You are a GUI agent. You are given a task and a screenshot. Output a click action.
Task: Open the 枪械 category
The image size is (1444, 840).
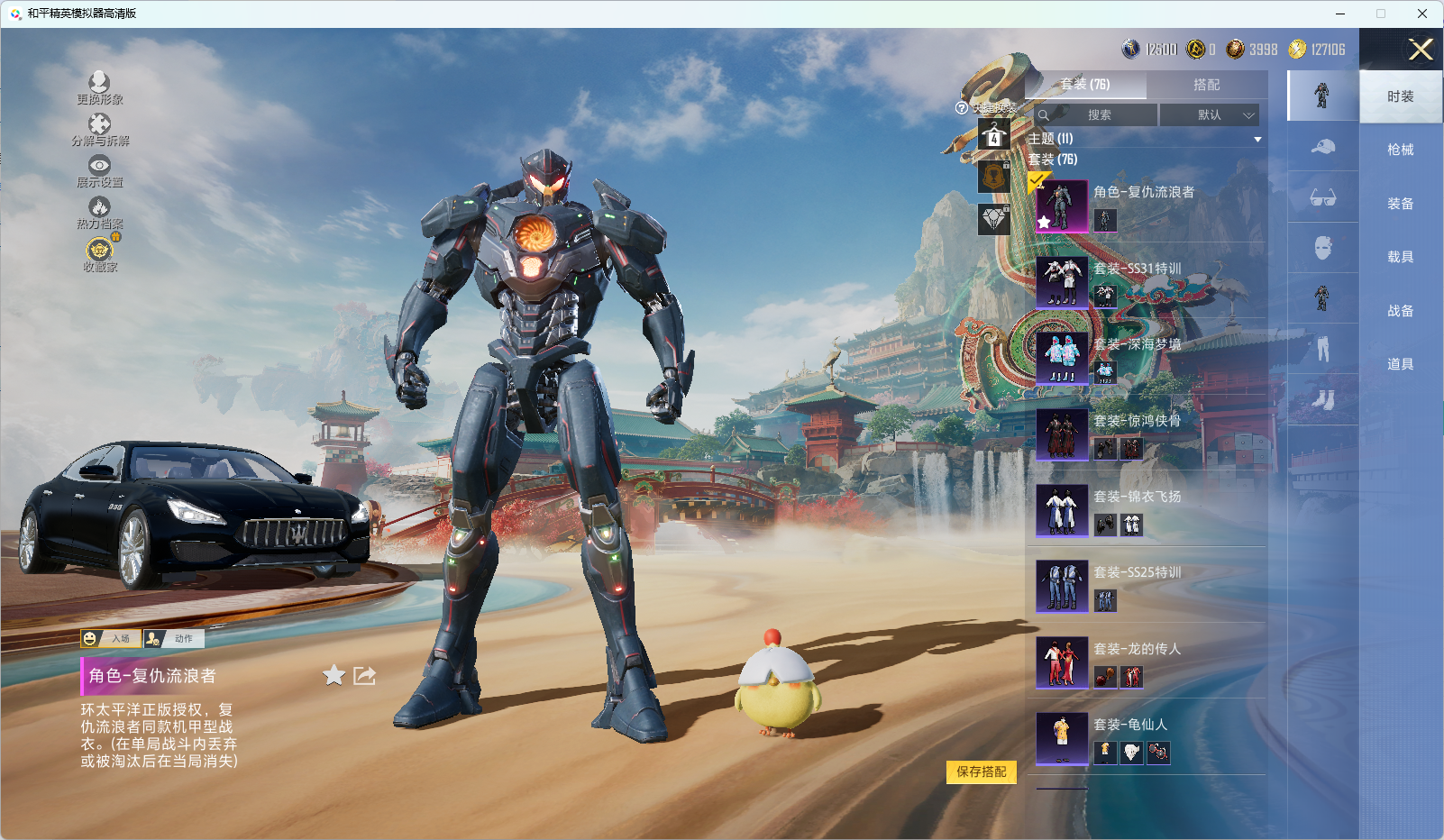(x=1400, y=150)
